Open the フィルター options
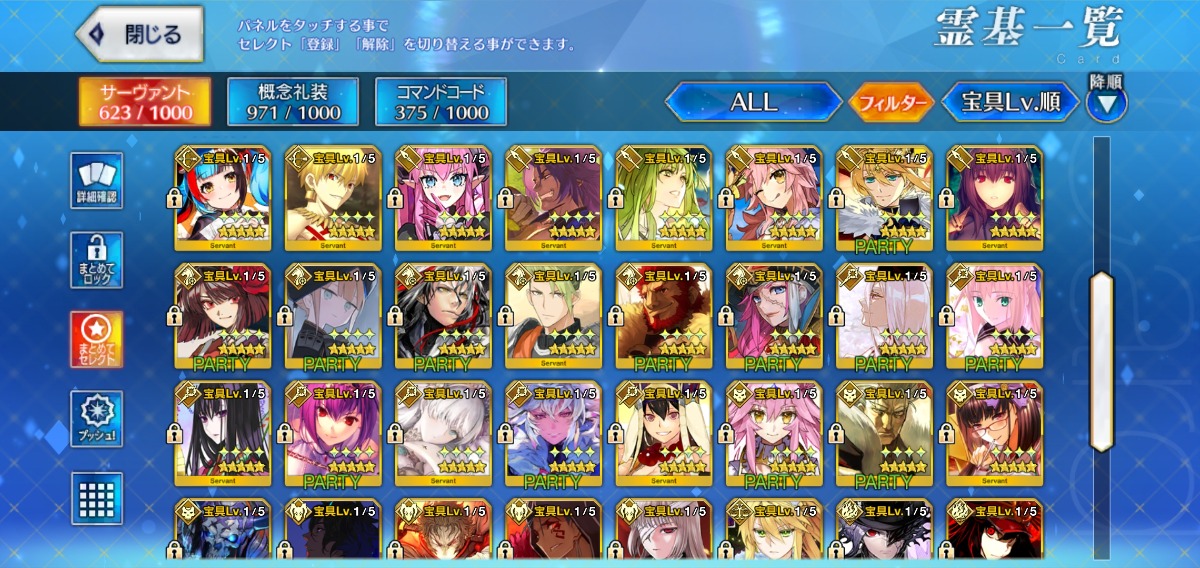This screenshot has height=568, width=1200. [891, 102]
